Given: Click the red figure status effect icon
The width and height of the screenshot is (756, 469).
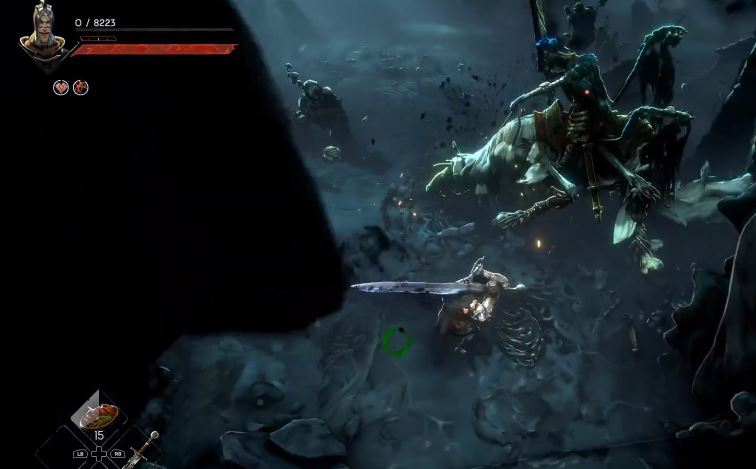Looking at the screenshot, I should [81, 88].
